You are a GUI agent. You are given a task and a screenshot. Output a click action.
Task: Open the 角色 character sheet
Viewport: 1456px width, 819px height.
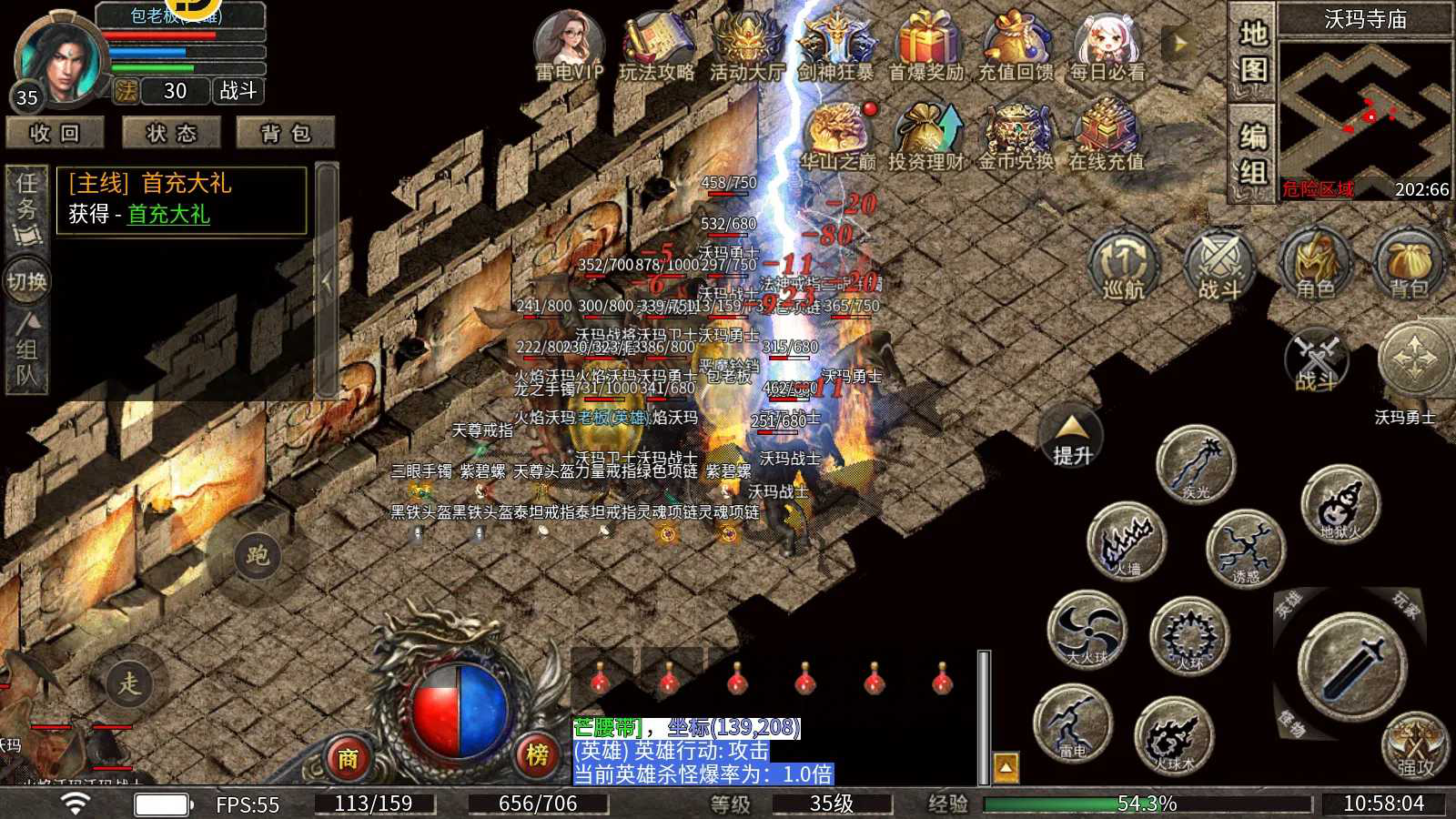[1314, 266]
